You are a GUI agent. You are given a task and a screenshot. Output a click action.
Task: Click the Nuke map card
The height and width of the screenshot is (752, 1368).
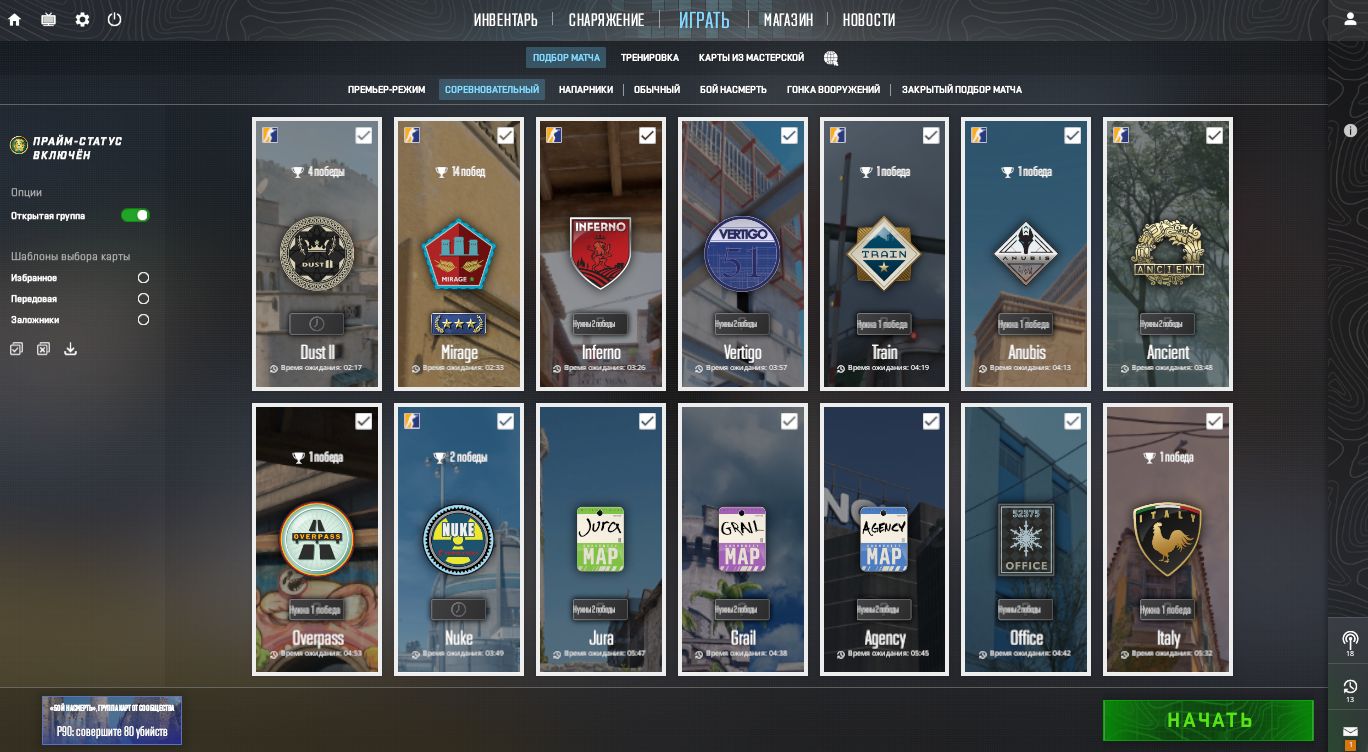point(459,540)
